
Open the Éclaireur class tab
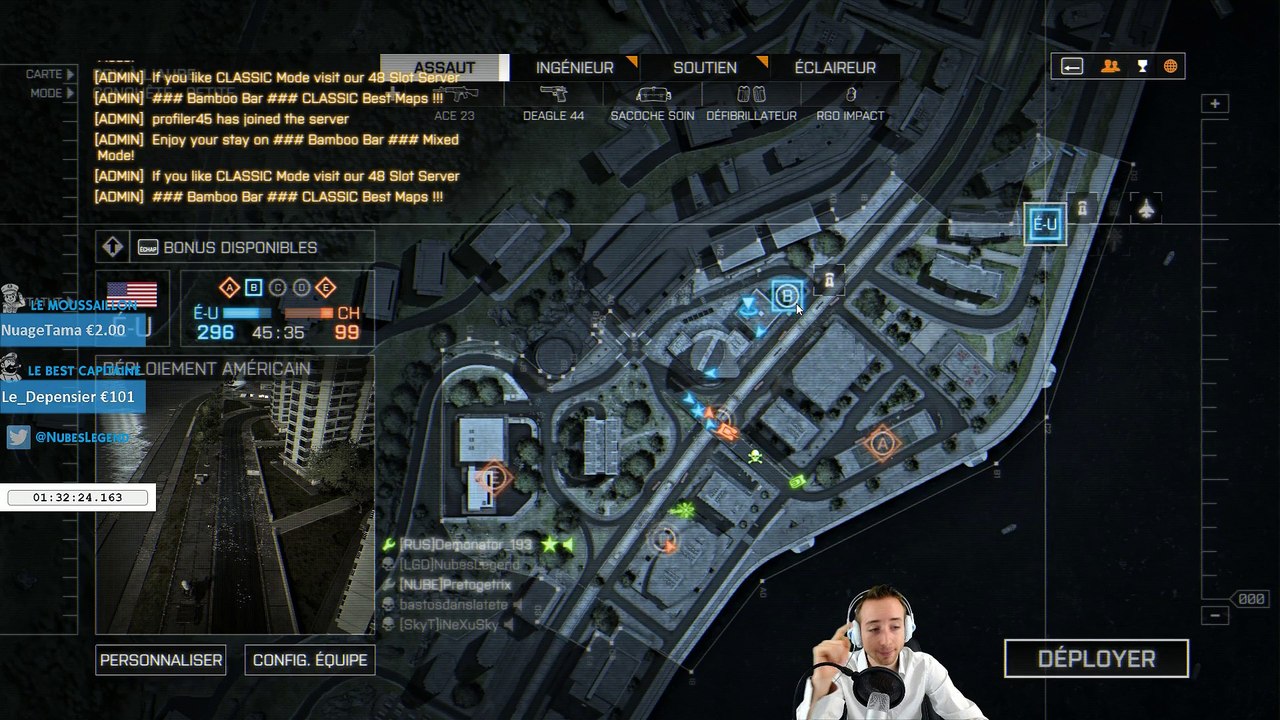click(x=835, y=68)
